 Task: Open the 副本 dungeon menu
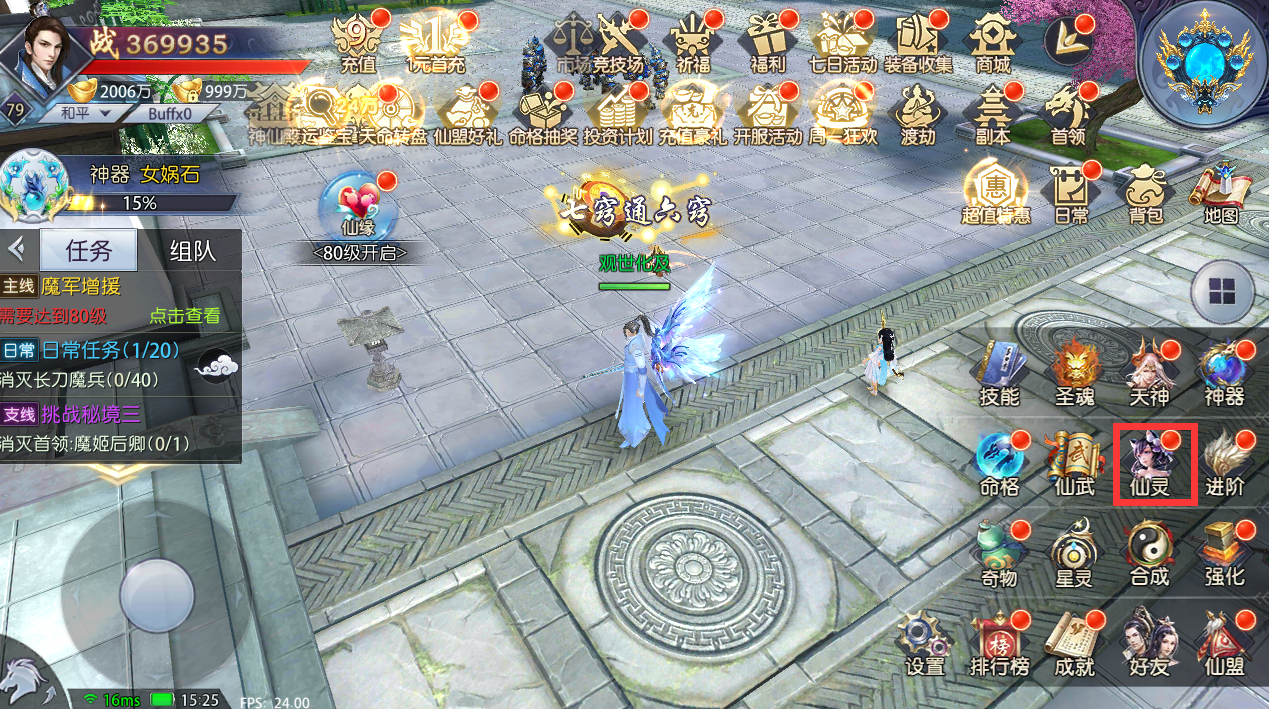(x=992, y=114)
